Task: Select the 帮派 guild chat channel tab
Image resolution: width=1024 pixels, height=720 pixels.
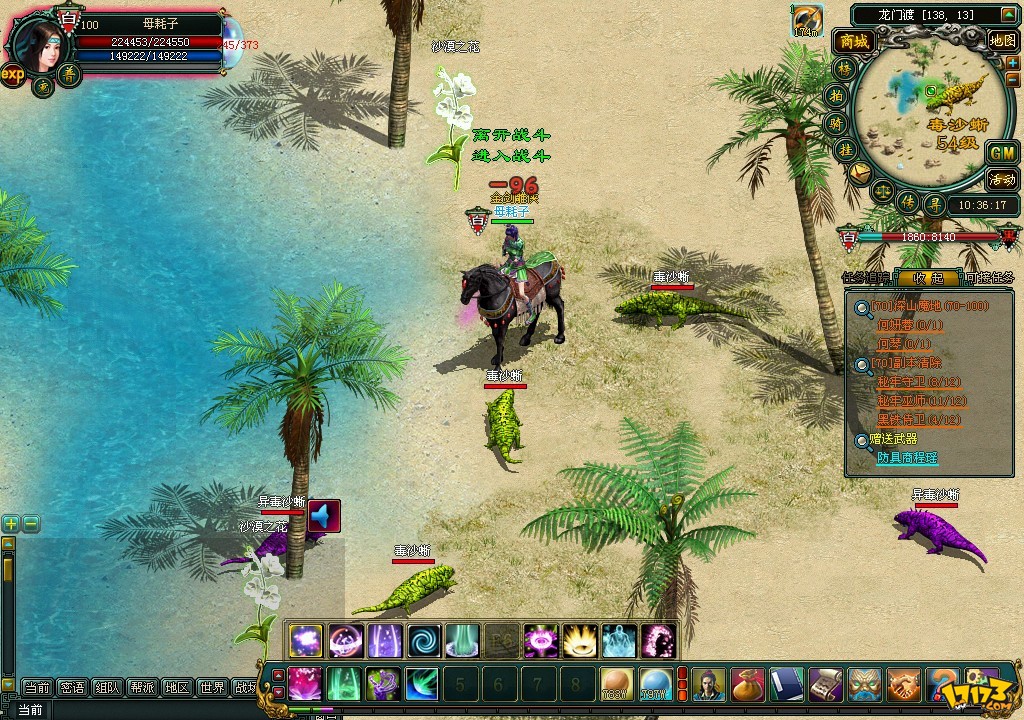Action: (142, 687)
